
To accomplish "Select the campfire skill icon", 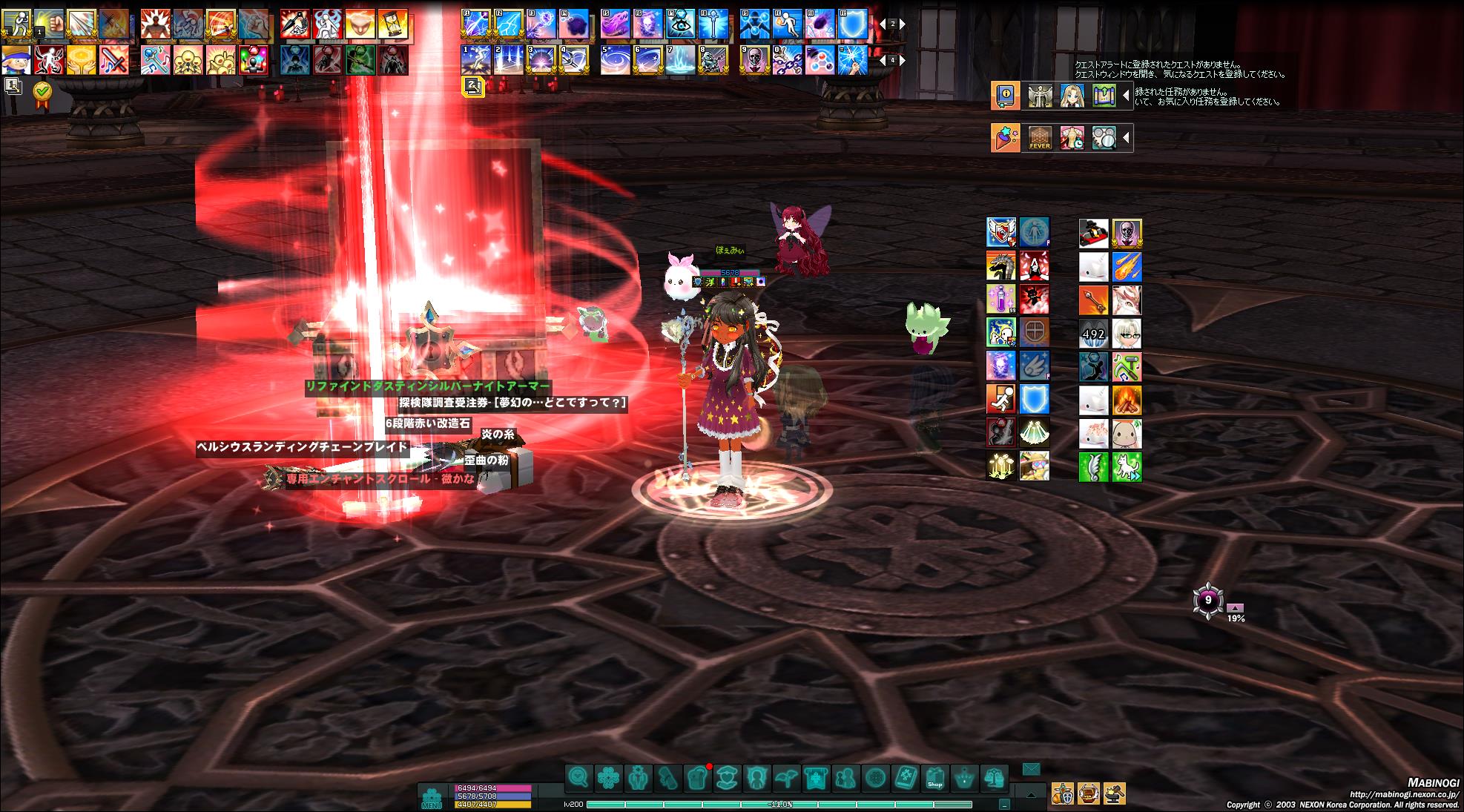I will point(1127,400).
